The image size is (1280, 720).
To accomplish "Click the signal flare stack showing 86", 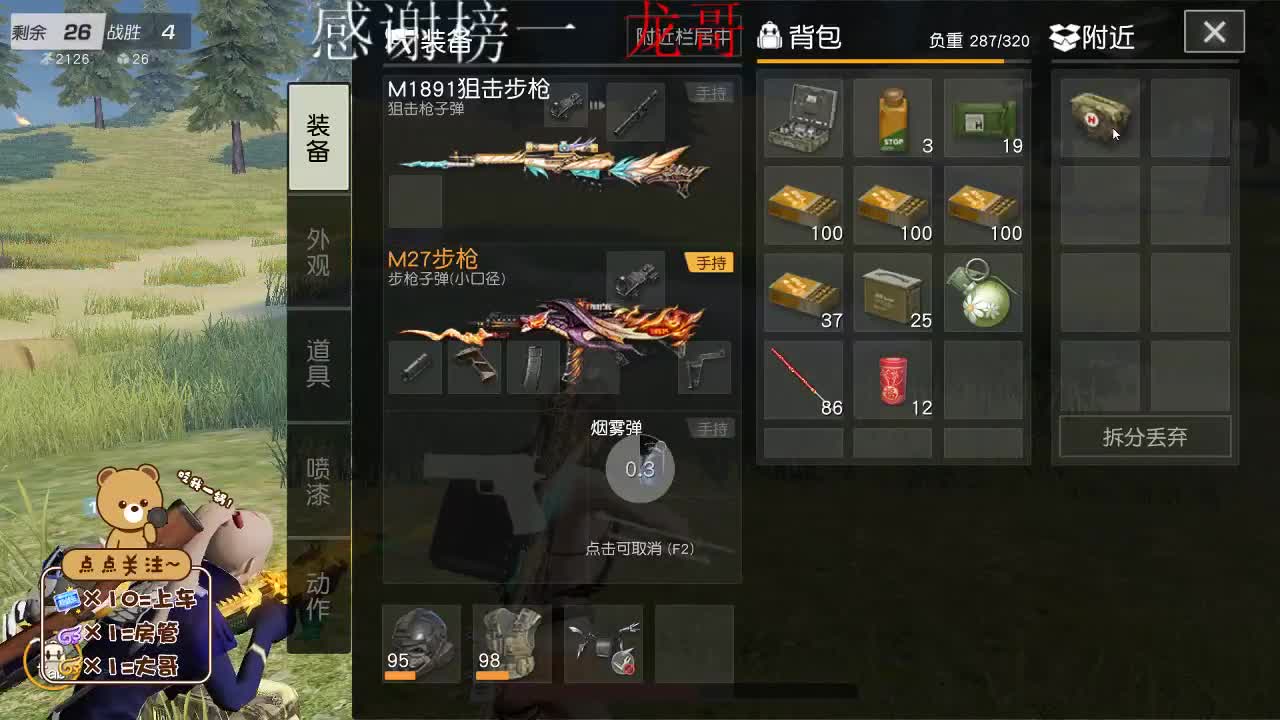I will (802, 378).
